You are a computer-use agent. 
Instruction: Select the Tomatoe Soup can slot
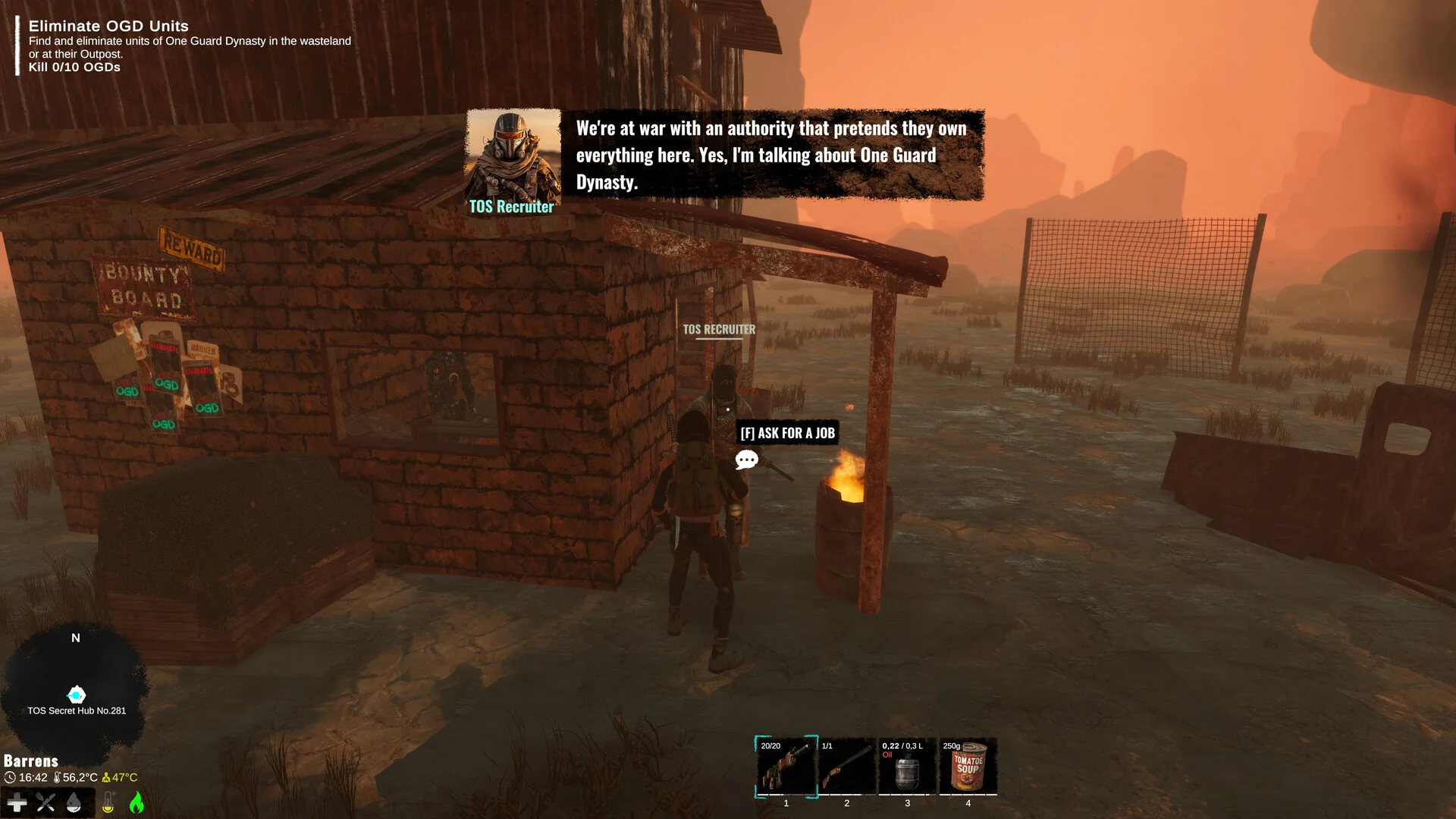pos(968,767)
